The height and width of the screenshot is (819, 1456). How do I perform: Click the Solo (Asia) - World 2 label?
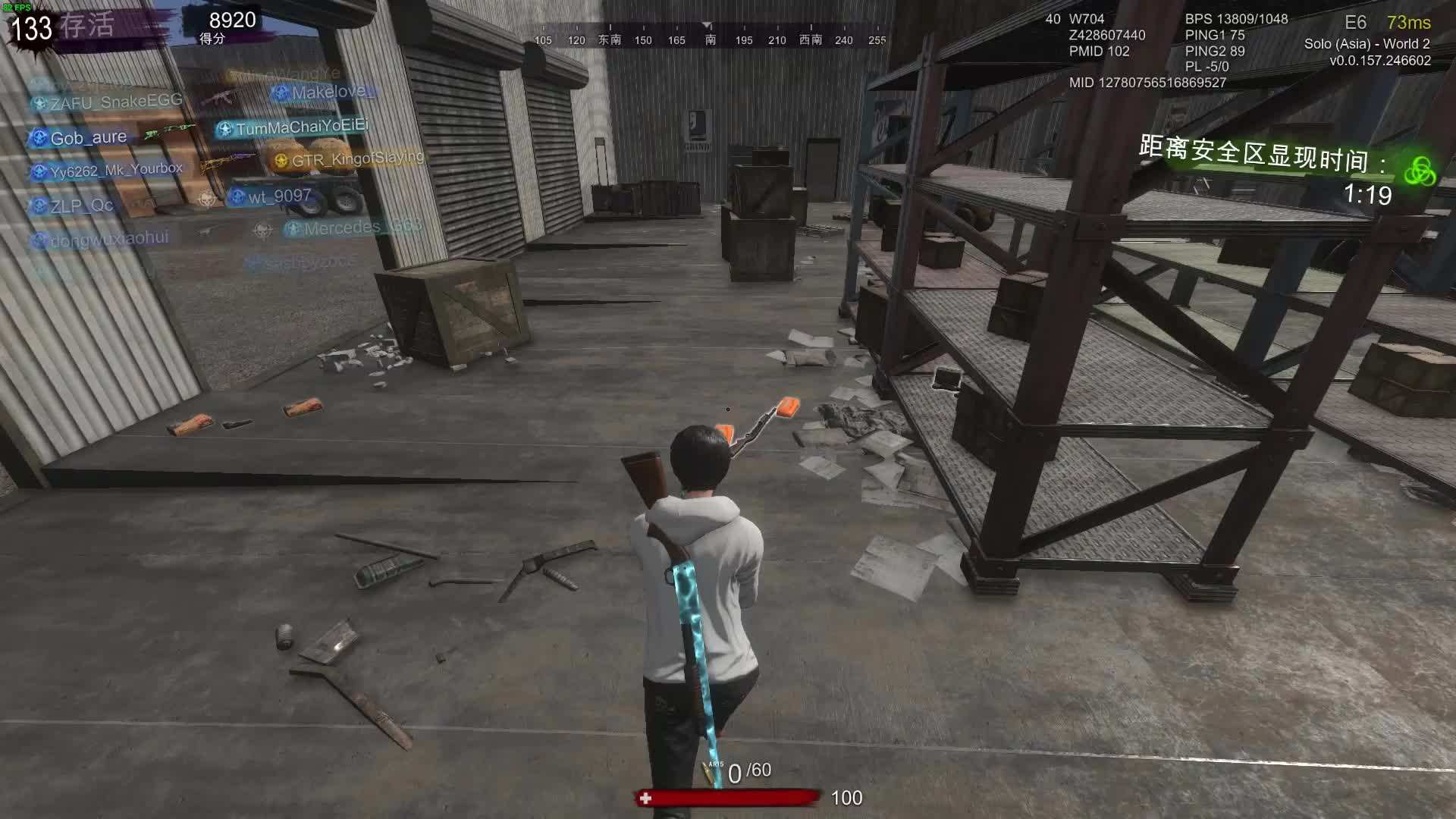(x=1366, y=45)
